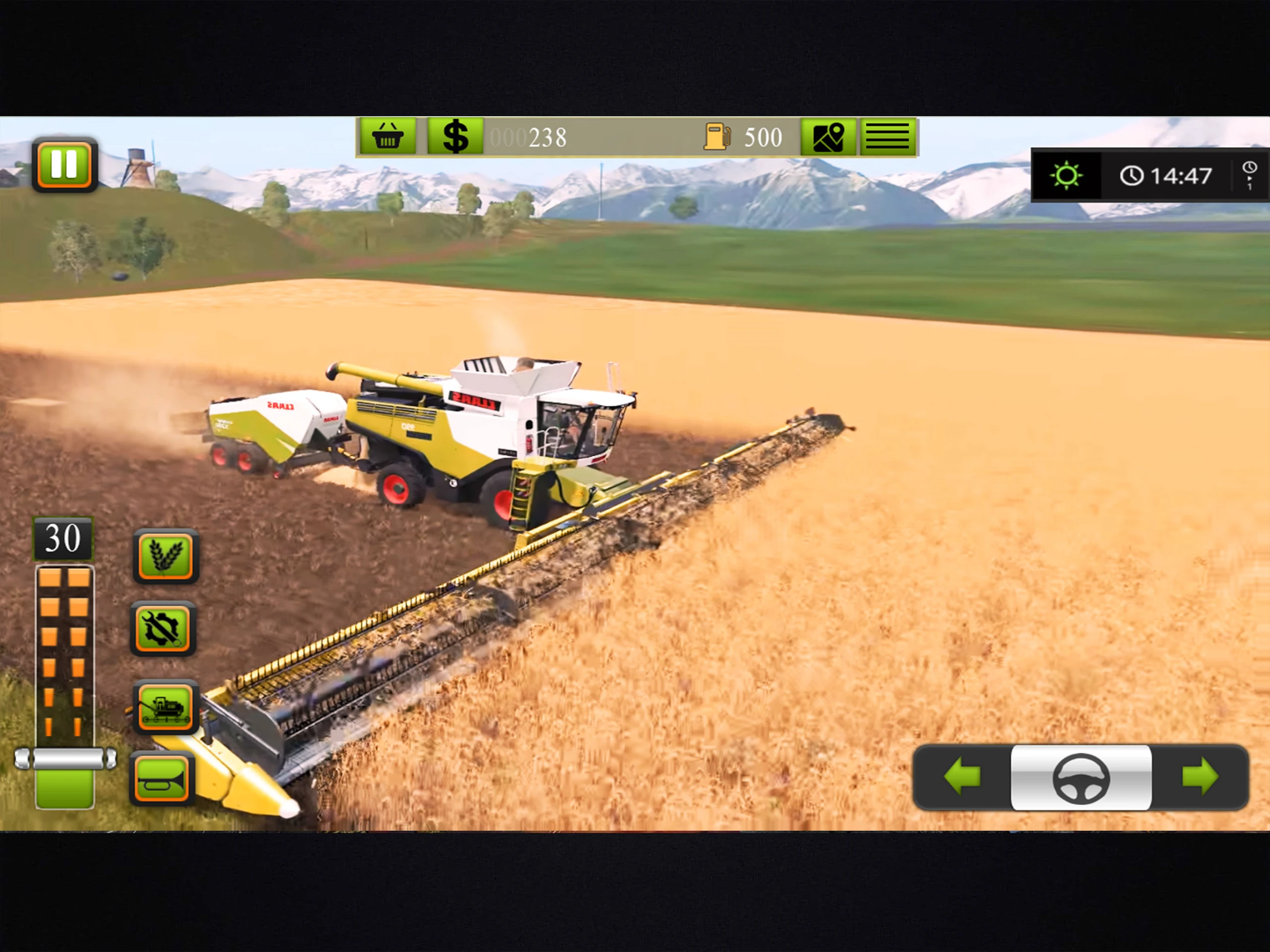Screen dimensions: 1270x952
Task: Click the silver throttle slider handle
Action: [65, 759]
